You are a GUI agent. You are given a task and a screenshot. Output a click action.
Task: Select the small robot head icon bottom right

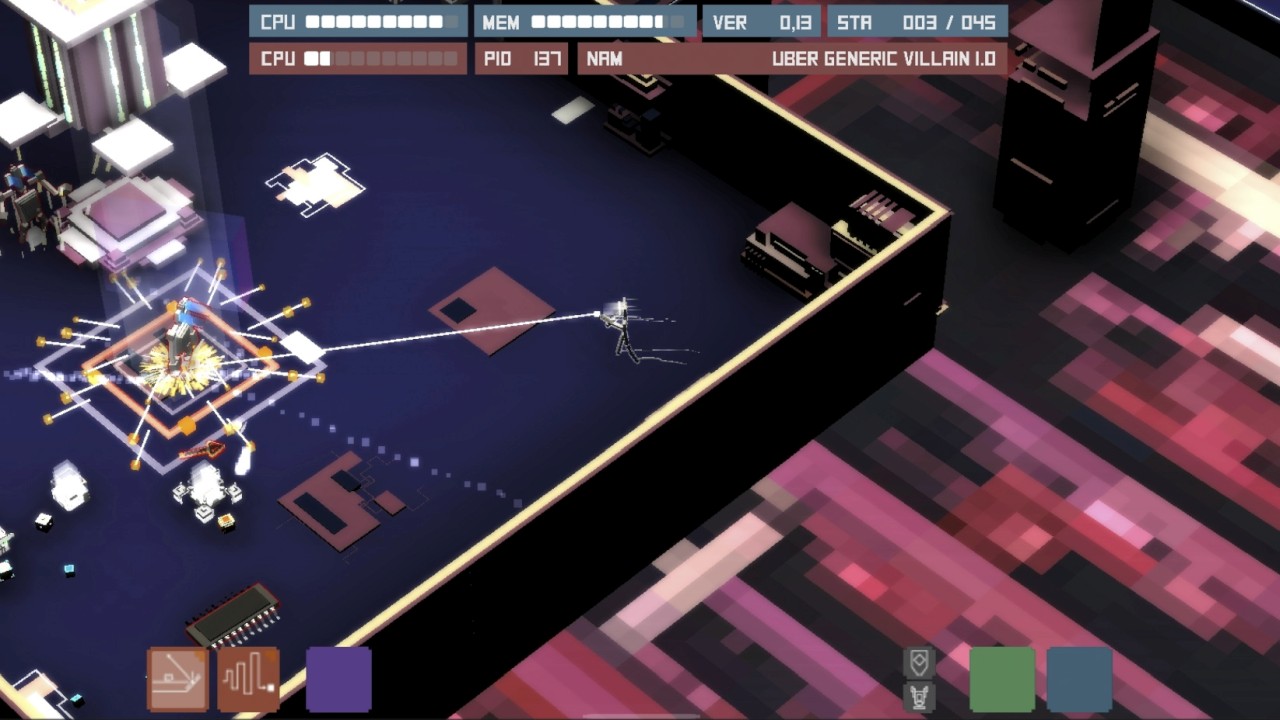[x=919, y=696]
